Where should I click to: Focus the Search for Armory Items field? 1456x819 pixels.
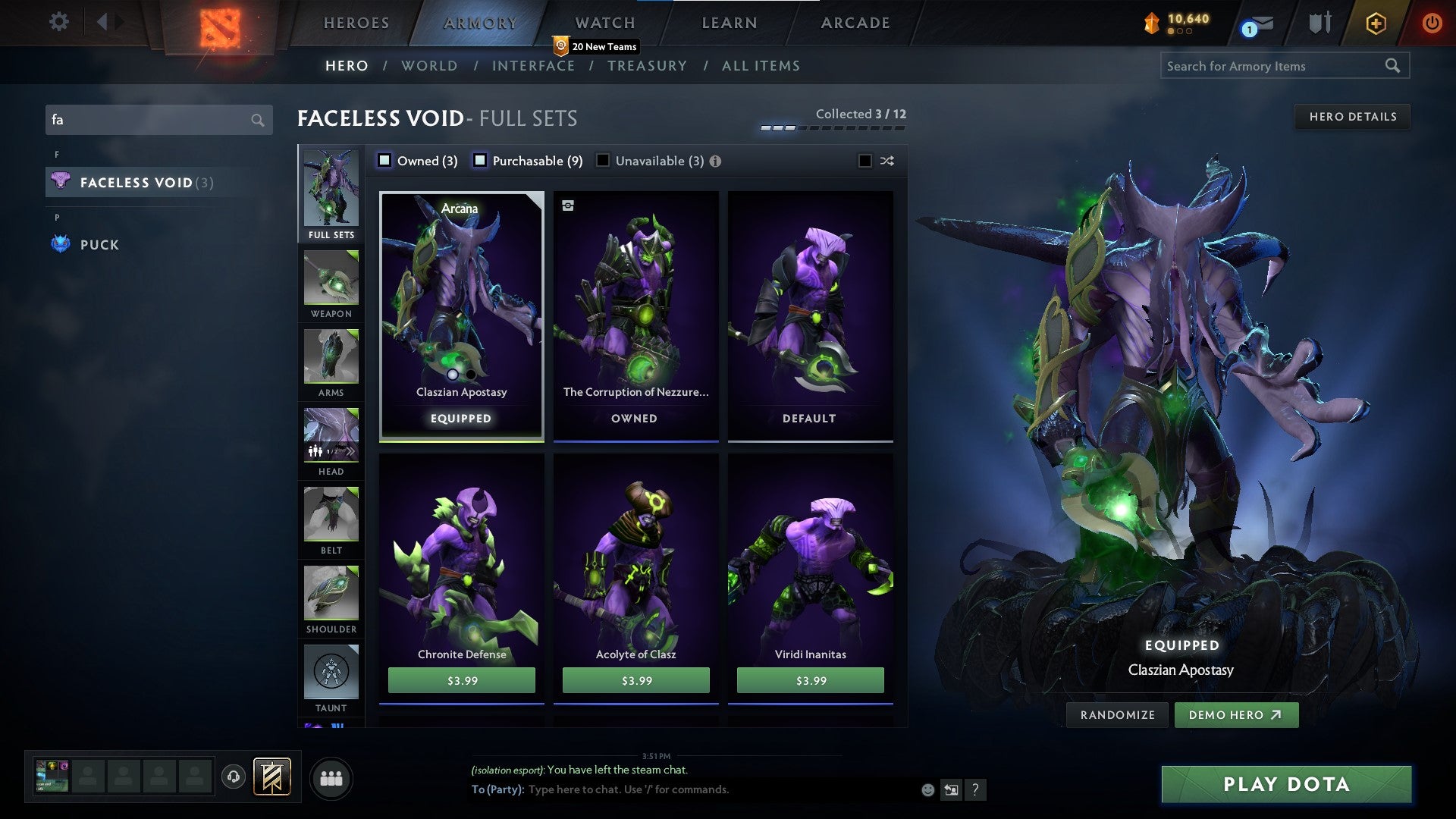1274,66
